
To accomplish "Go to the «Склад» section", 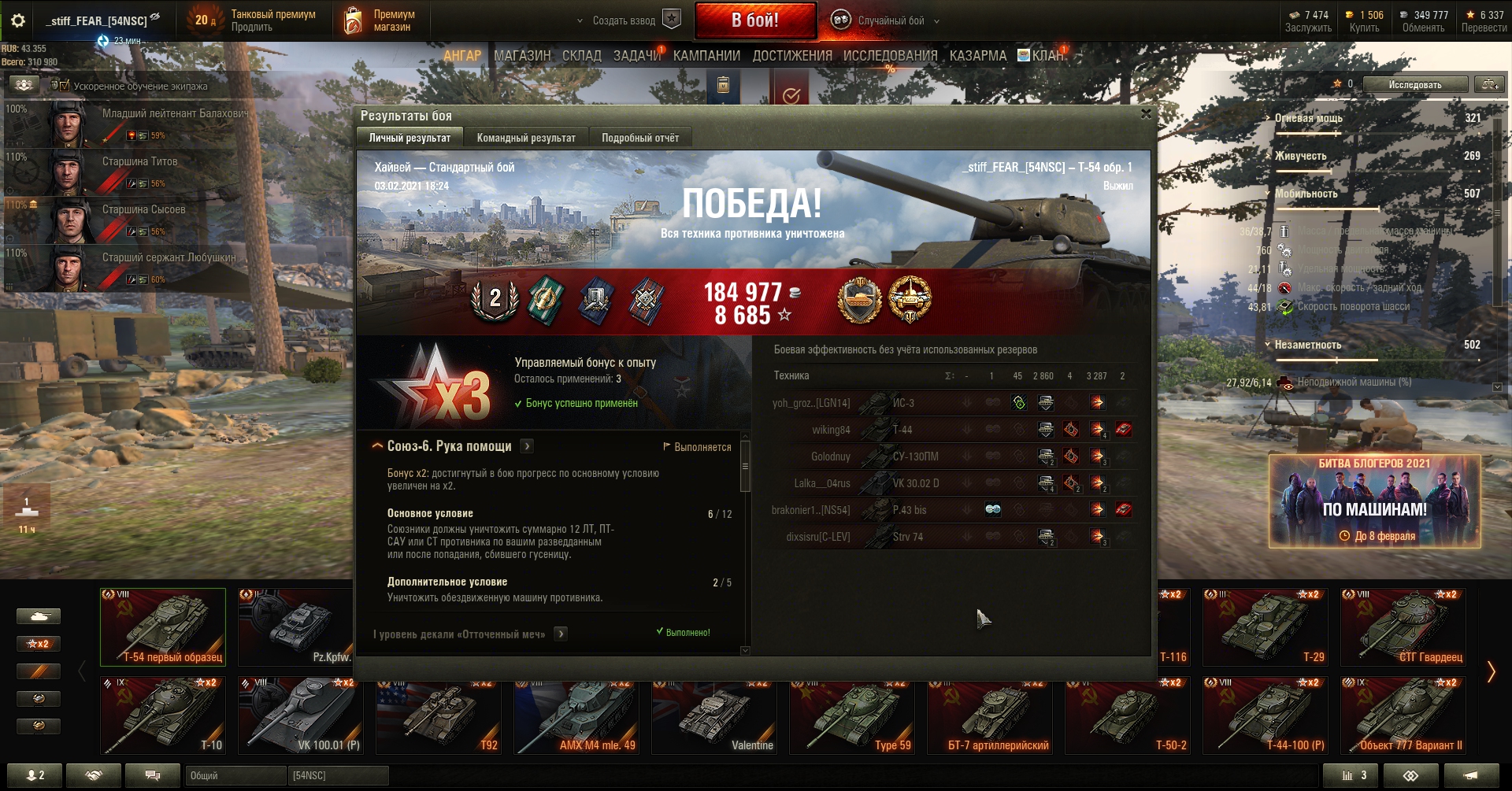I will (581, 56).
